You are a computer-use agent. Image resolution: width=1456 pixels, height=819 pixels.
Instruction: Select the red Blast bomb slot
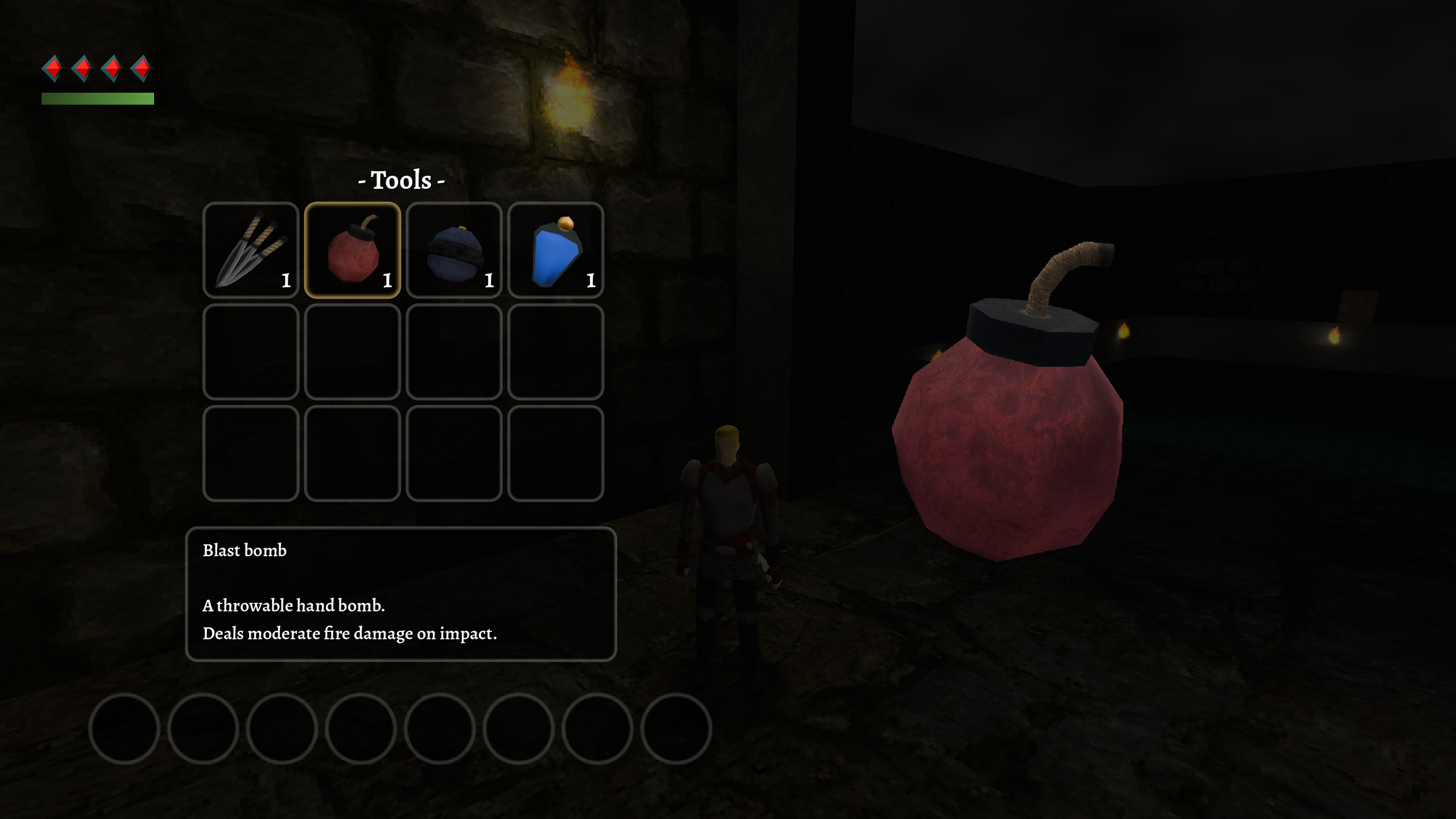[353, 250]
